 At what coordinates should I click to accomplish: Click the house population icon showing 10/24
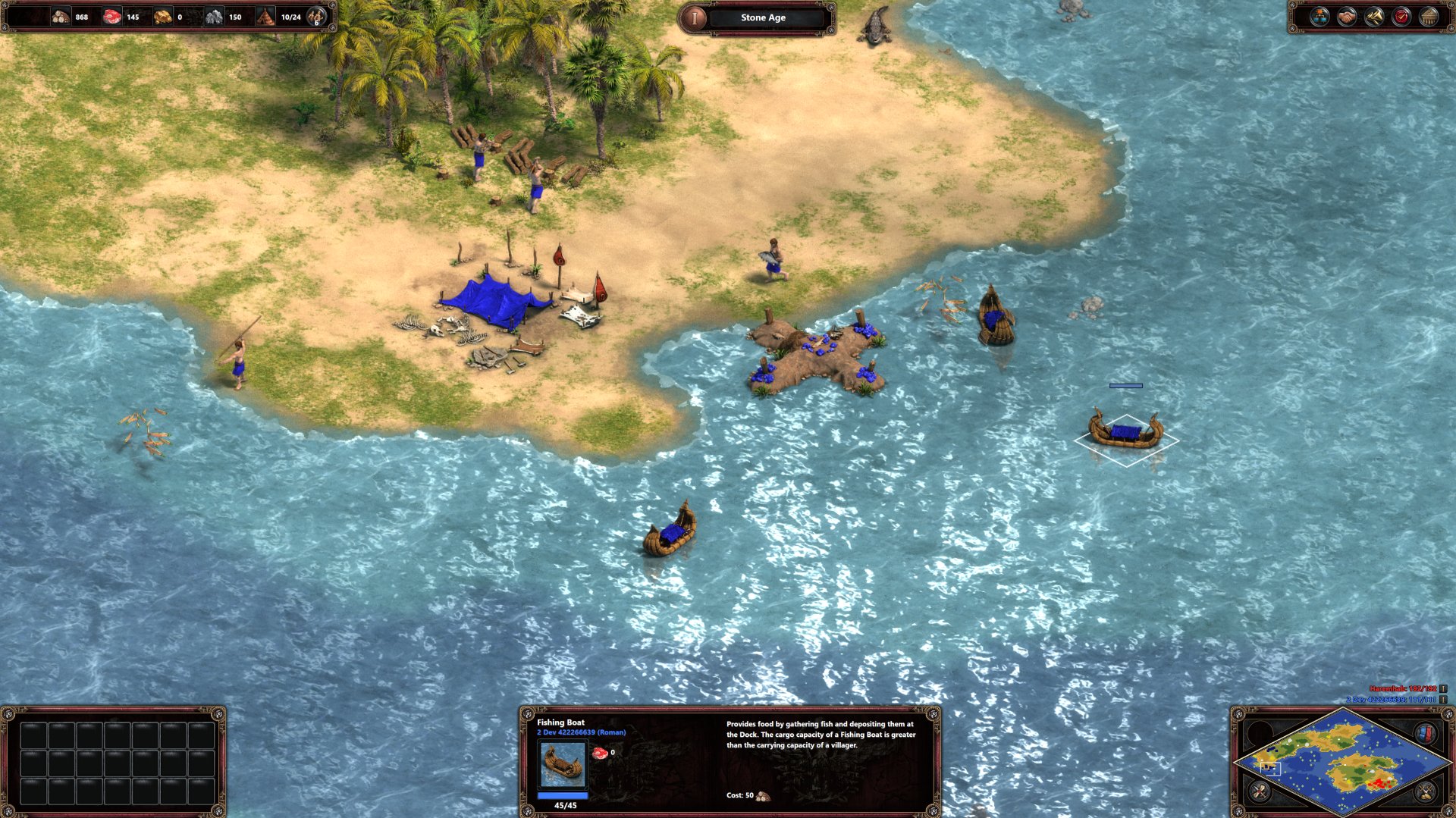(265, 17)
